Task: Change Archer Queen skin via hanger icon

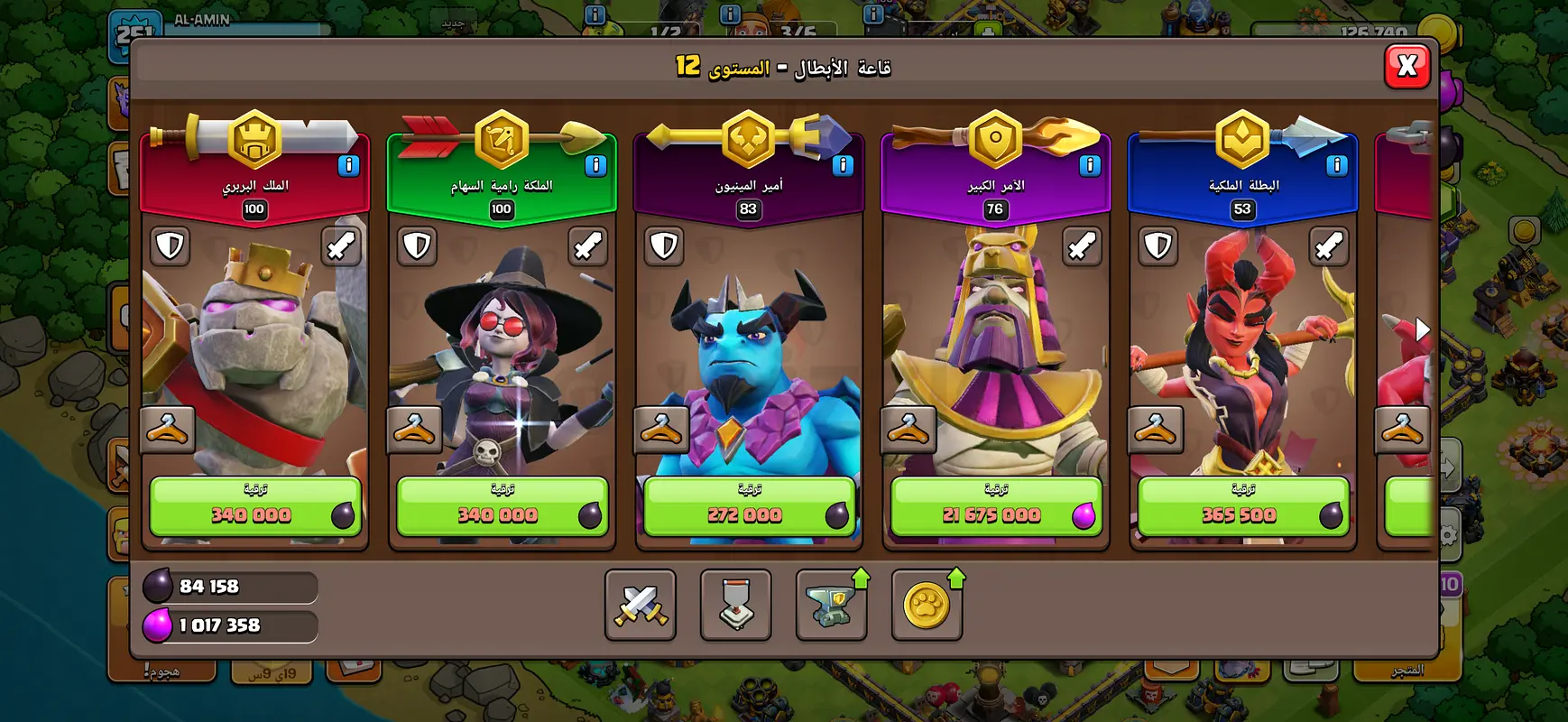Action: coord(415,430)
